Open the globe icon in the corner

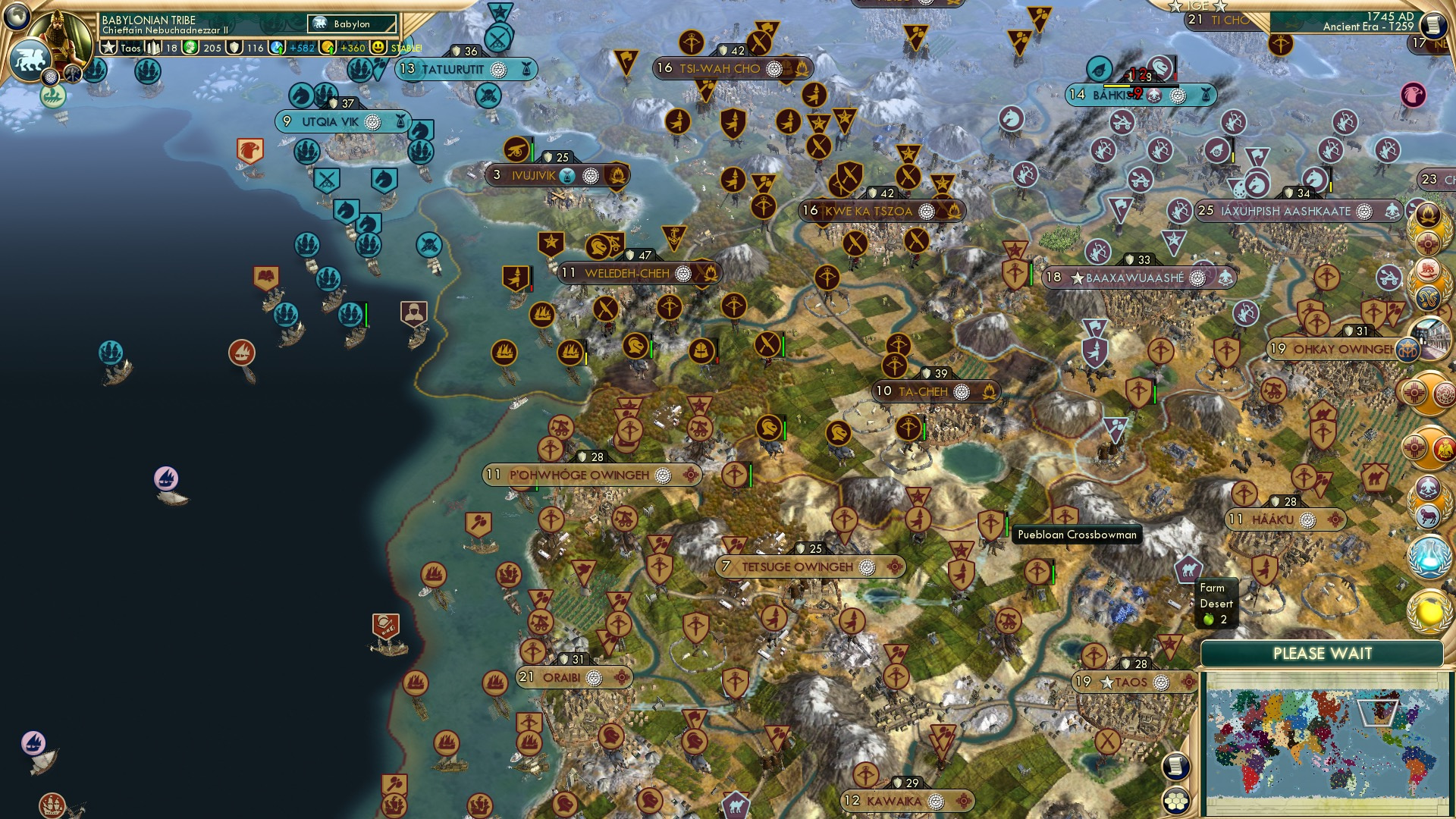tap(17, 16)
